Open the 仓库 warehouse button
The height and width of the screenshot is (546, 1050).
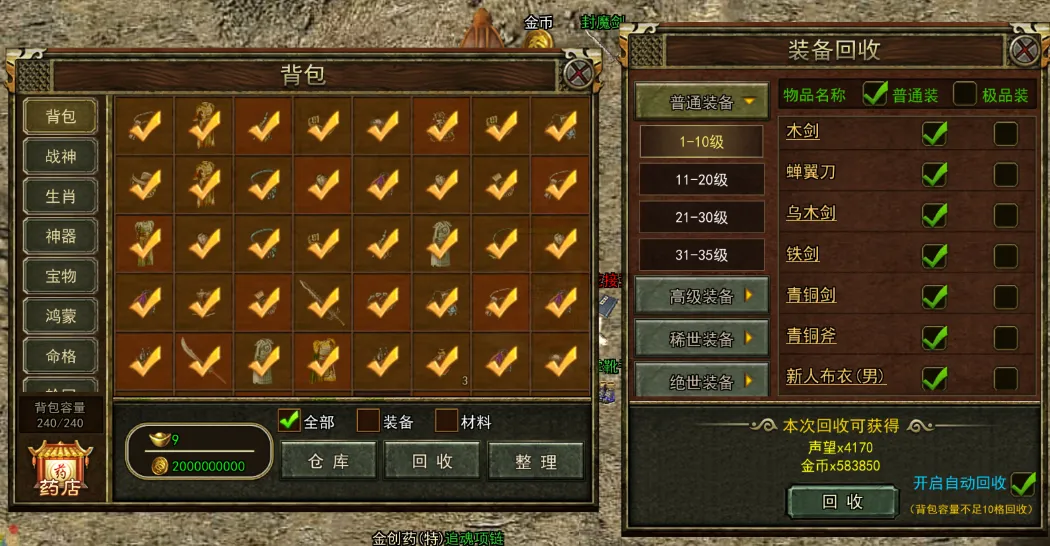[x=328, y=461]
